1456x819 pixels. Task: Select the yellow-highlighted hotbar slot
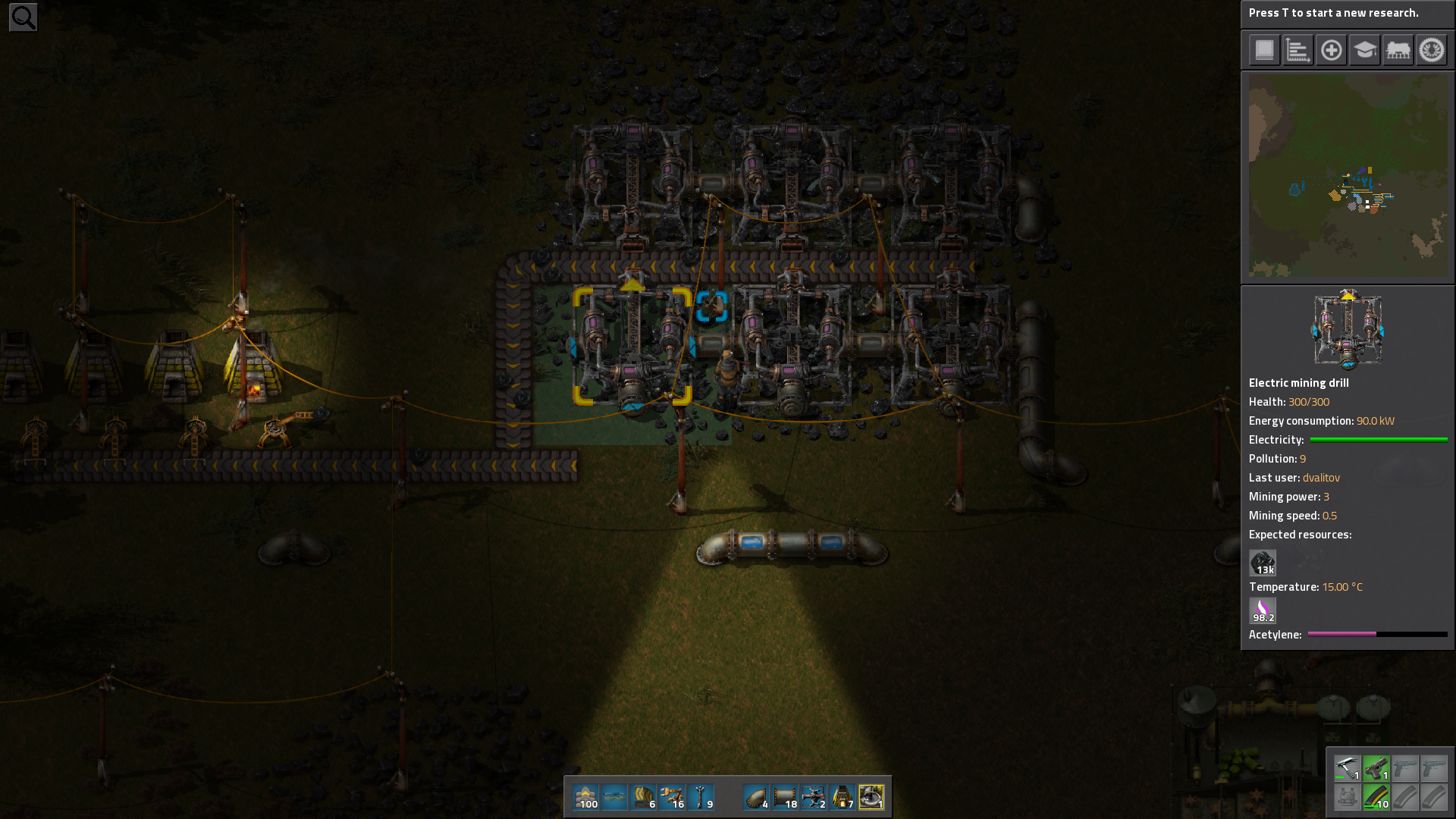coord(871,798)
